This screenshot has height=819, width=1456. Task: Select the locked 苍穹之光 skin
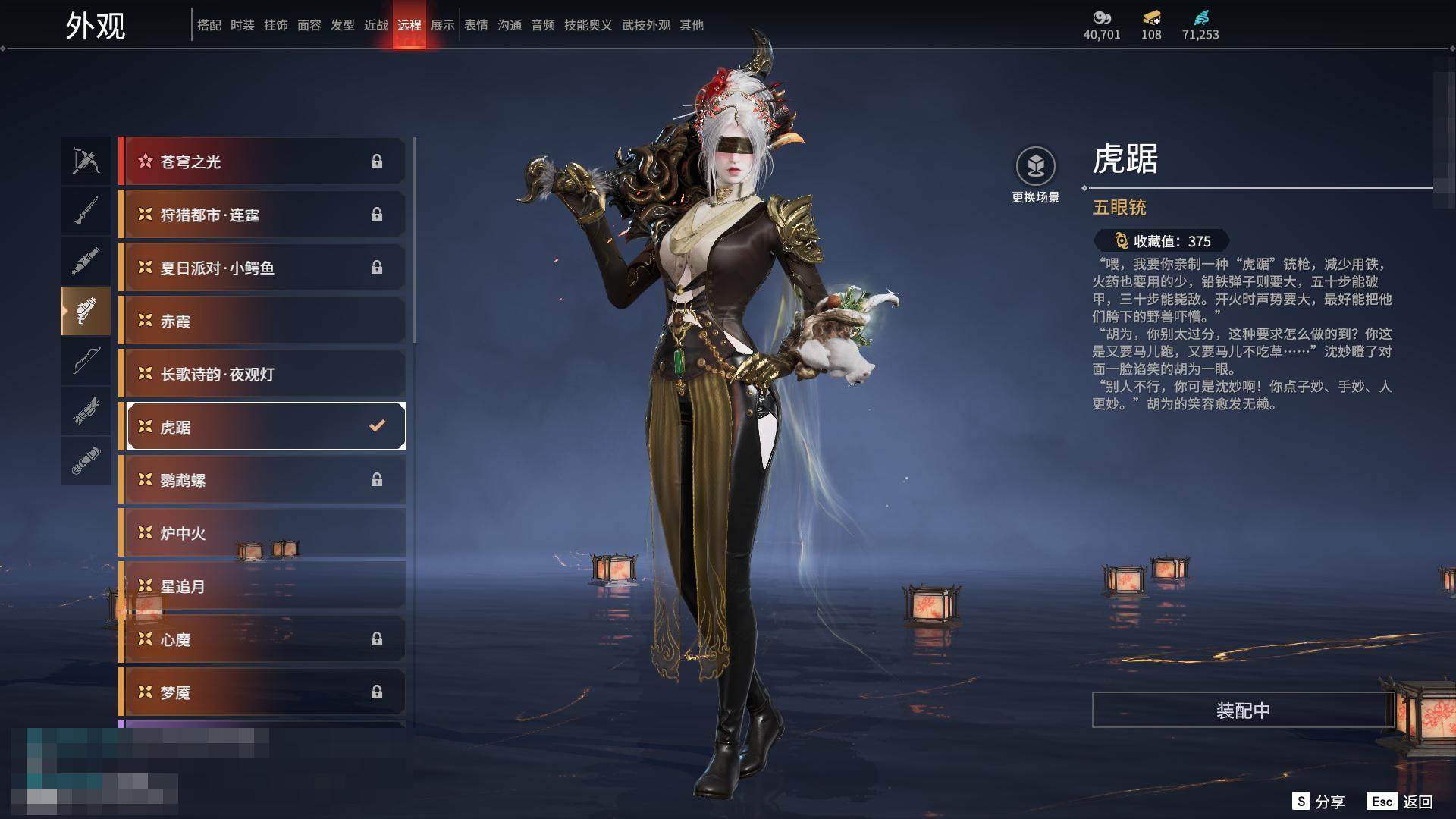(262, 162)
